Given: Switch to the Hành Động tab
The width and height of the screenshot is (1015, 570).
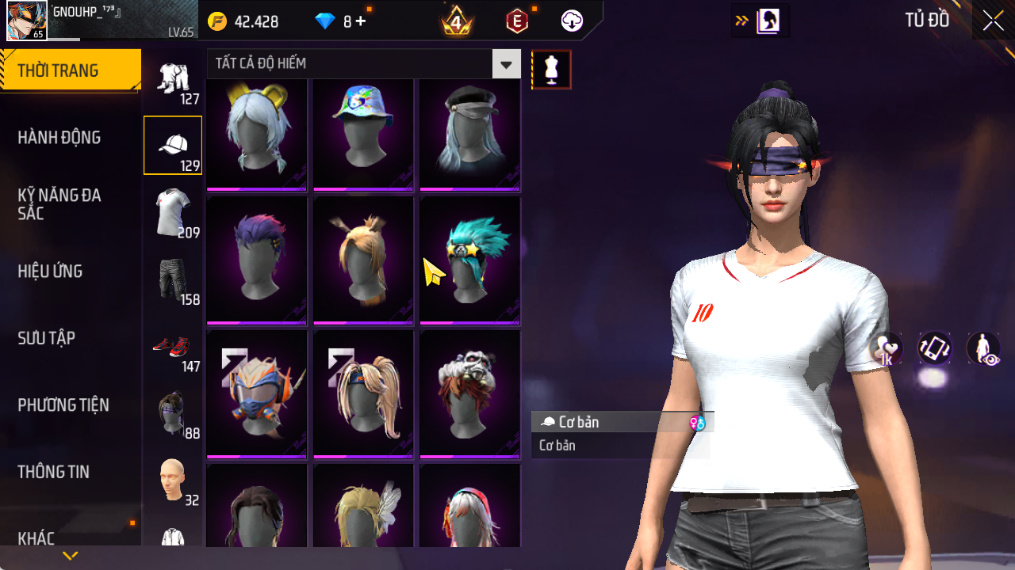Looking at the screenshot, I should pyautogui.click(x=60, y=137).
